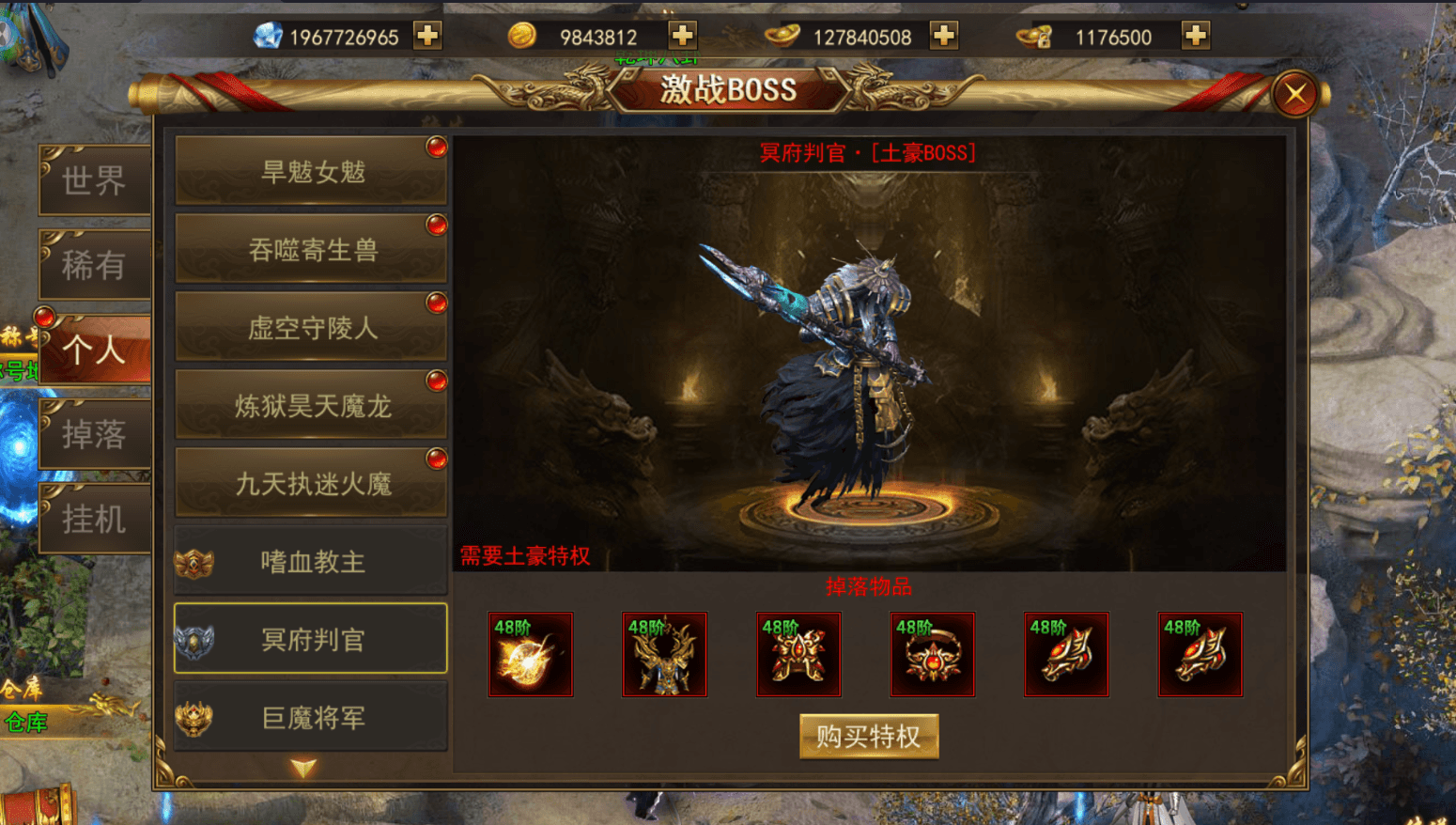Click the diamond currency icon
1456x825 pixels.
pyautogui.click(x=270, y=36)
